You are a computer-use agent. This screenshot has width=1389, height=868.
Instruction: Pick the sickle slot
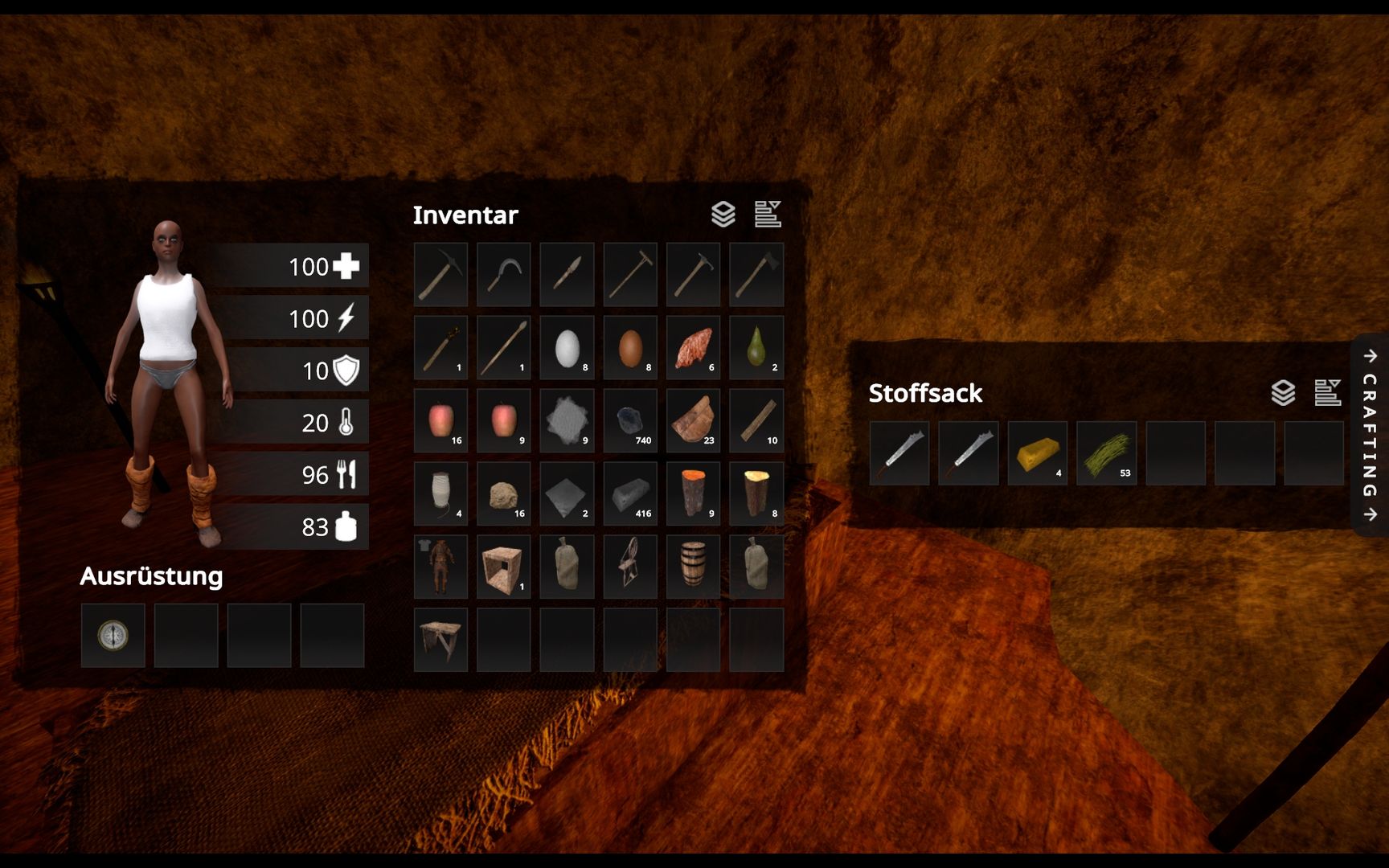click(x=504, y=274)
